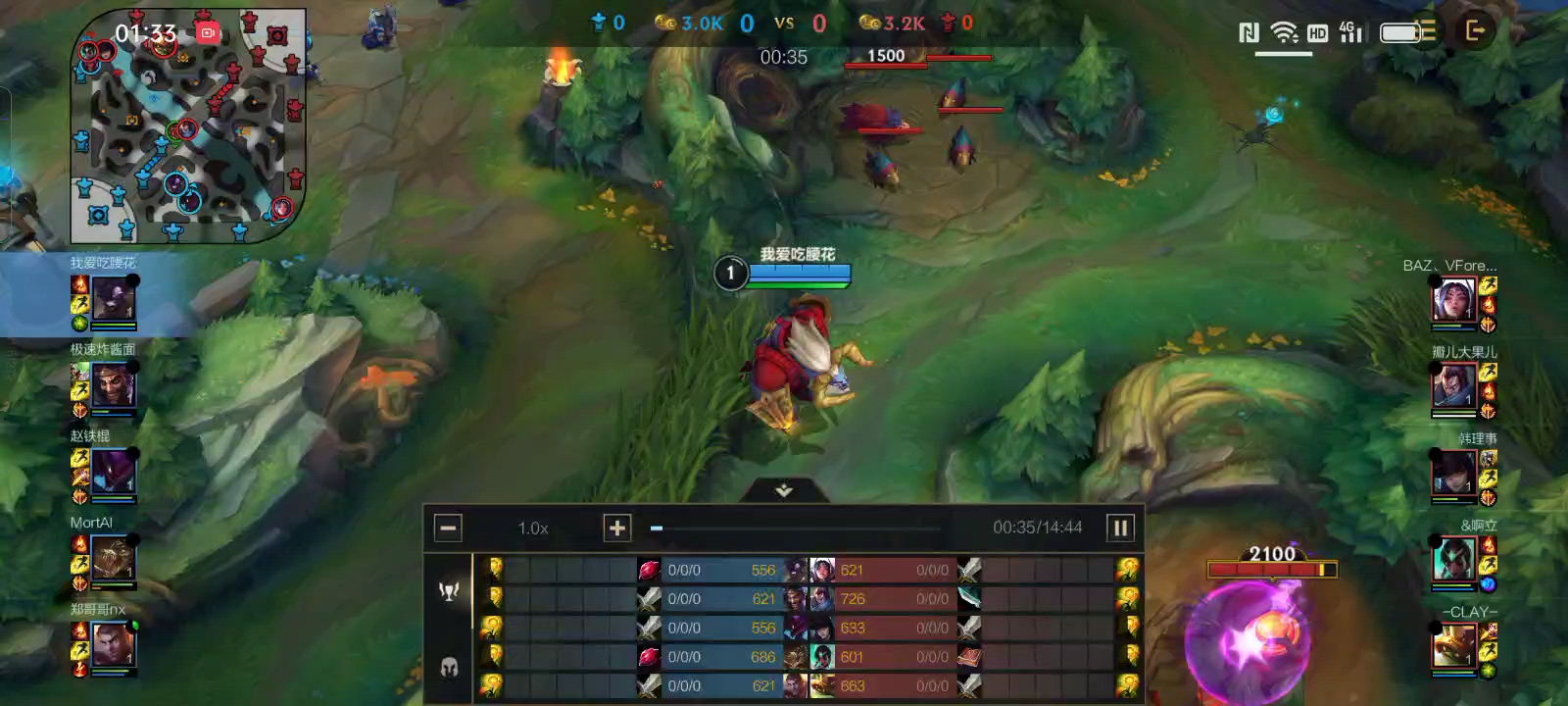Decrease replay speed with the minus button
This screenshot has height=706, width=1568.
pyautogui.click(x=448, y=529)
